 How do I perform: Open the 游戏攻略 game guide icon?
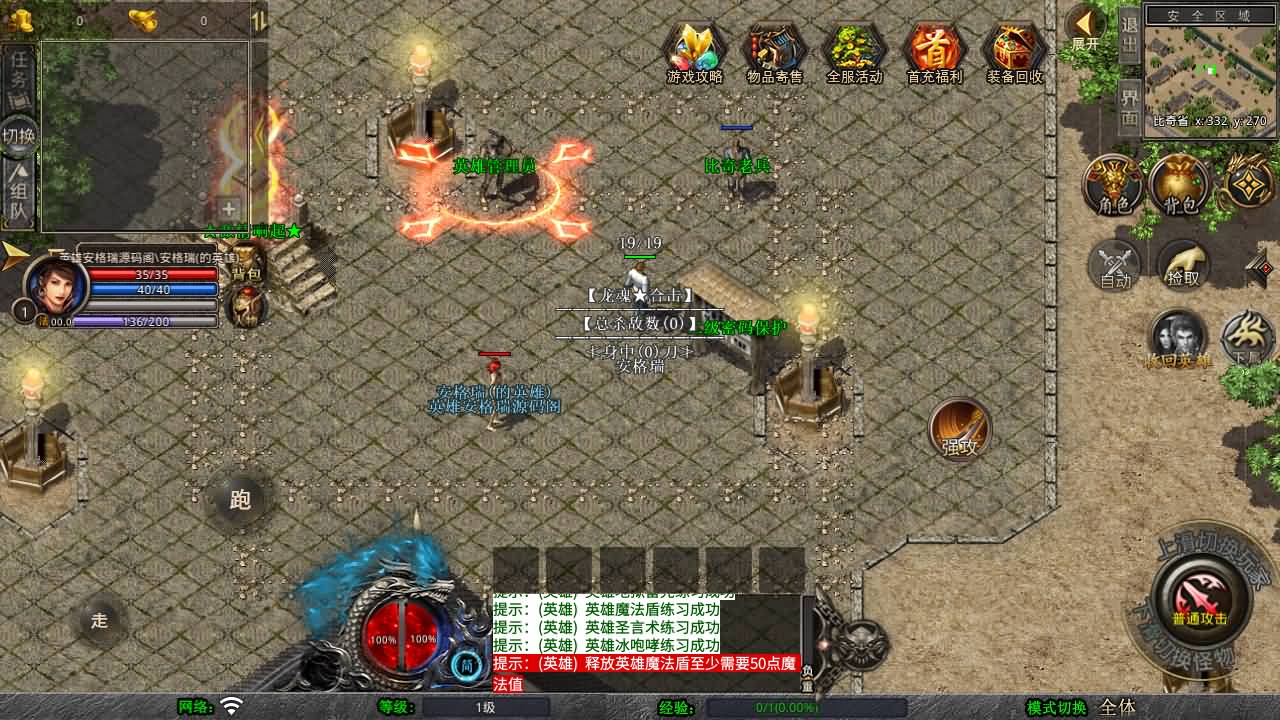coord(695,52)
